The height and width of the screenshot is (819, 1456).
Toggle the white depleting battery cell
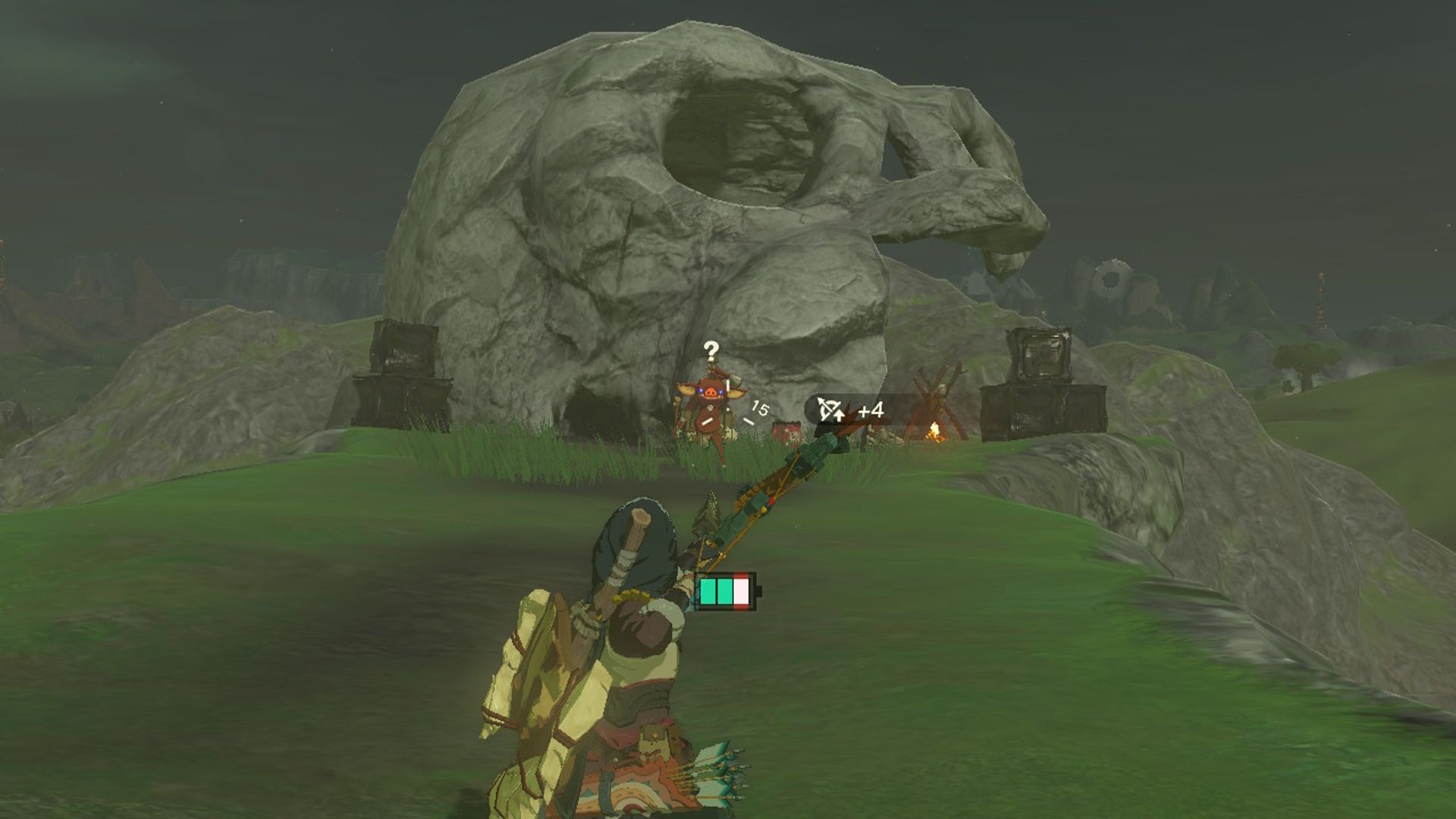tap(741, 591)
